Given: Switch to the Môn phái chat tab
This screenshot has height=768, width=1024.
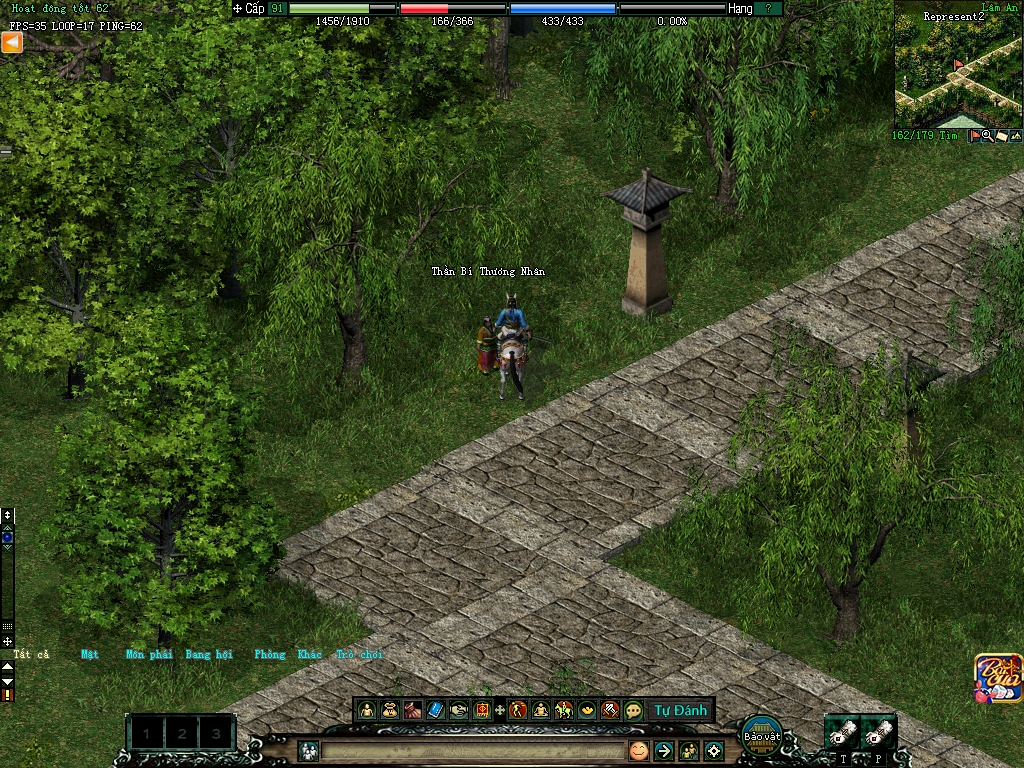Looking at the screenshot, I should 149,654.
